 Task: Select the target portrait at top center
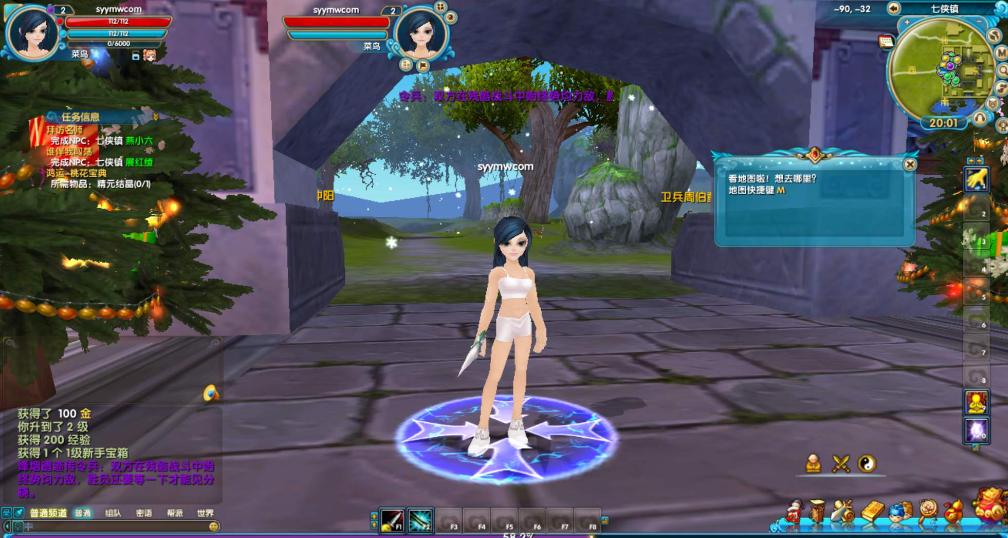click(x=421, y=33)
